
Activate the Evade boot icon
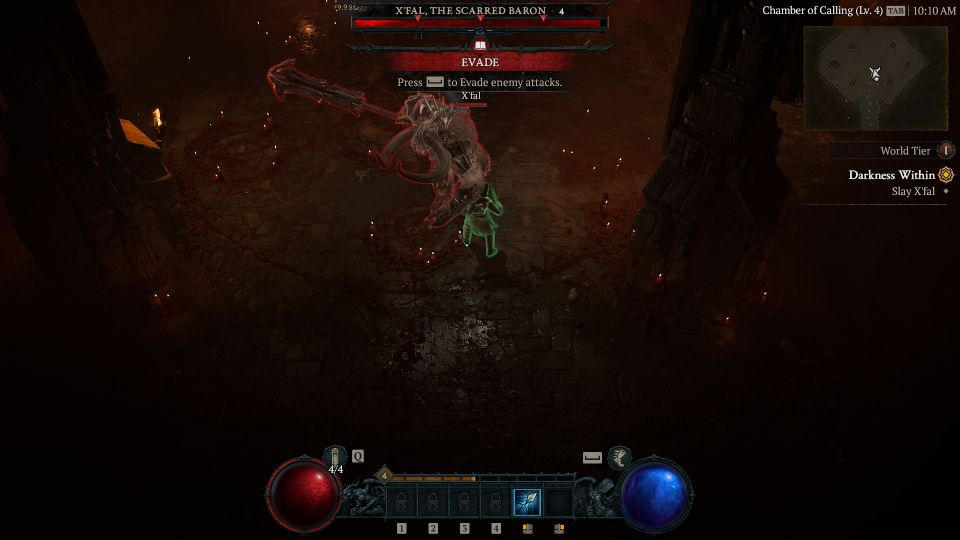click(620, 457)
